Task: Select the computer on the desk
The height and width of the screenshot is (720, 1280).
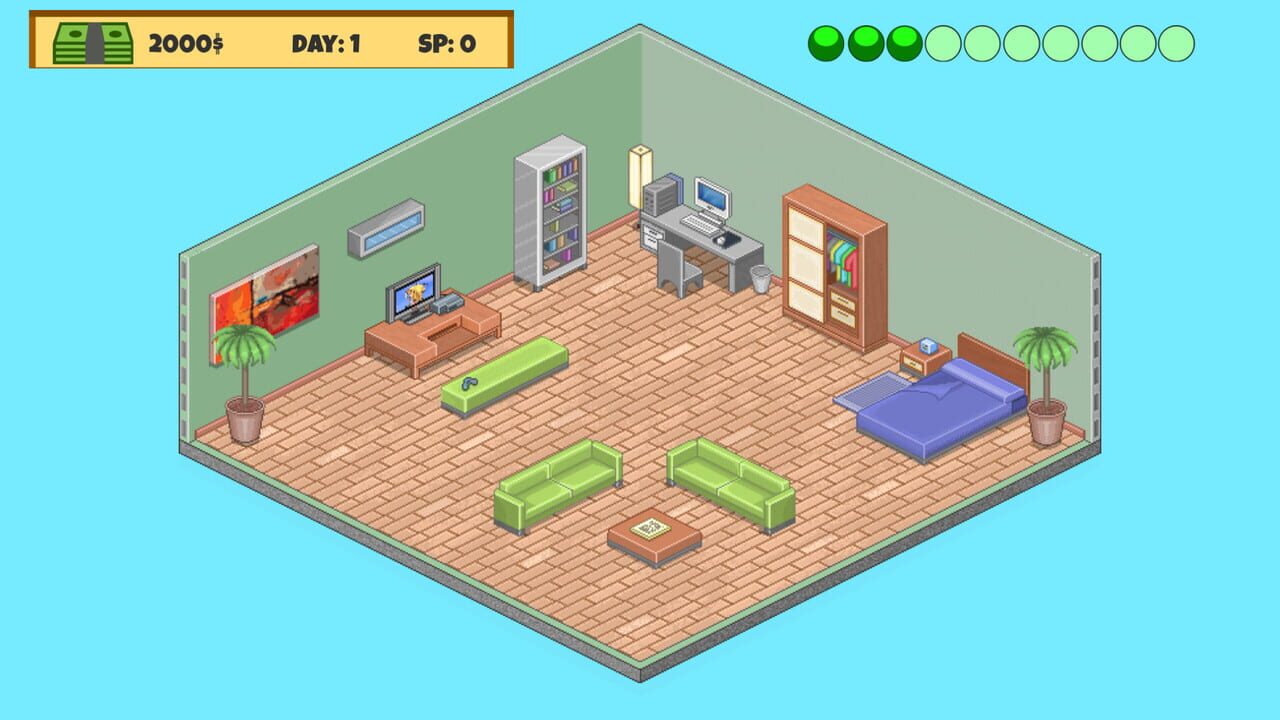Action: coord(710,196)
